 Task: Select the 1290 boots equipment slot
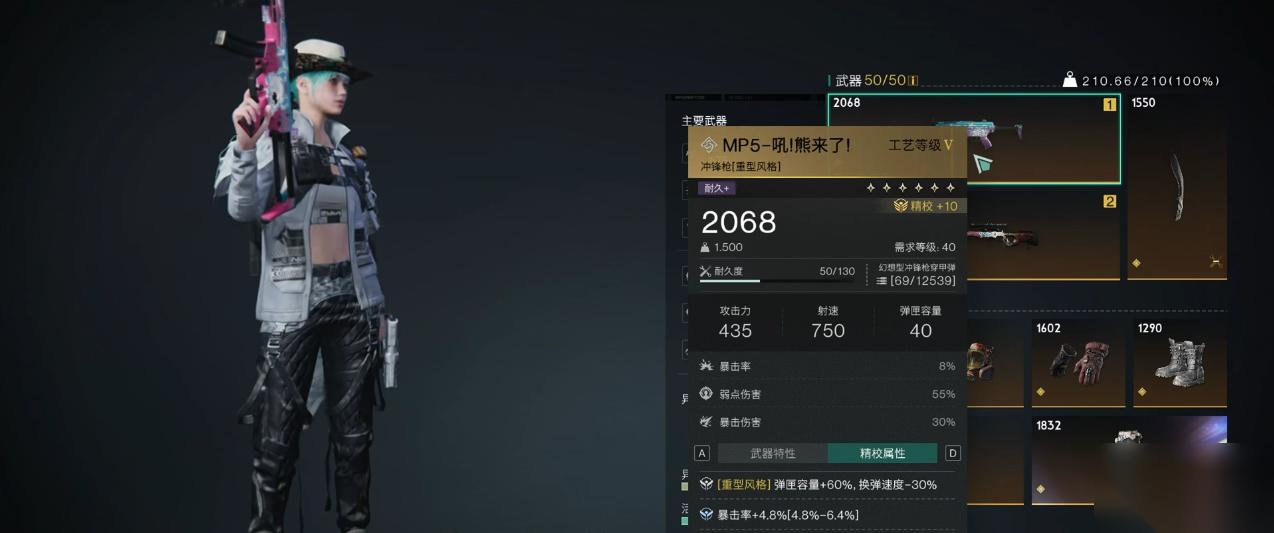click(x=1180, y=362)
